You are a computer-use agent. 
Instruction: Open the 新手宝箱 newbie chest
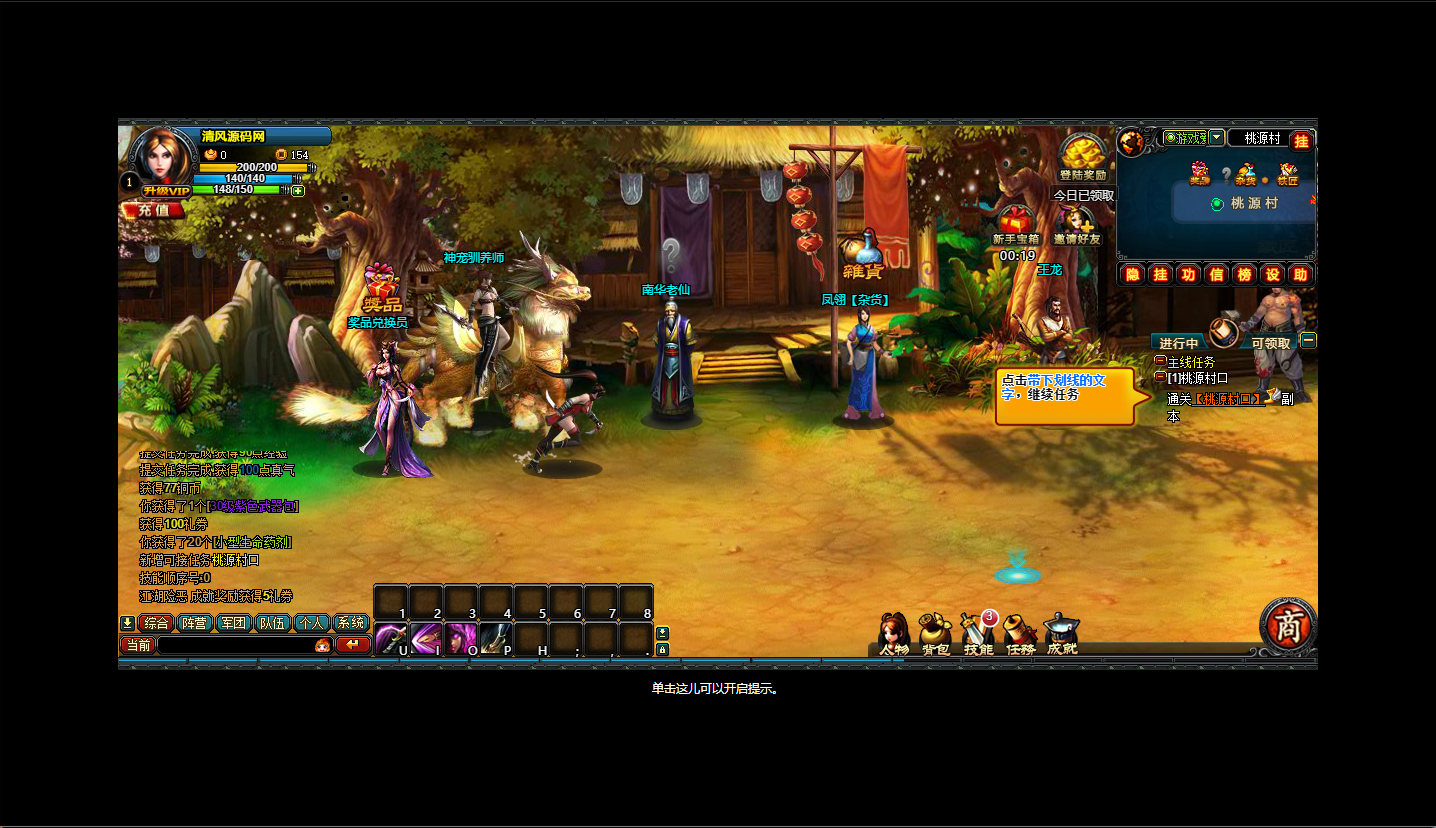[x=1015, y=224]
